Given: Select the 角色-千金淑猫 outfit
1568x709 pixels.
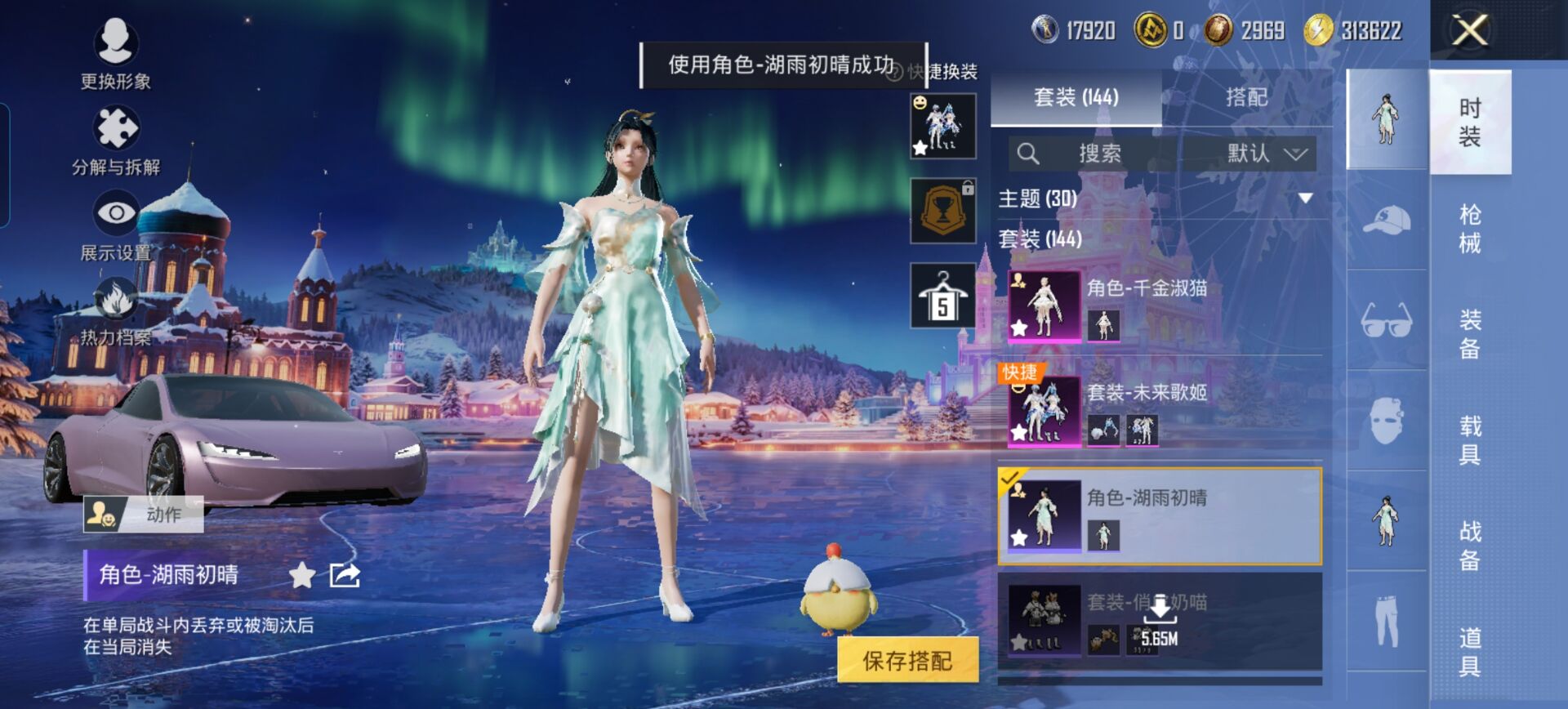Looking at the screenshot, I should tap(1160, 305).
